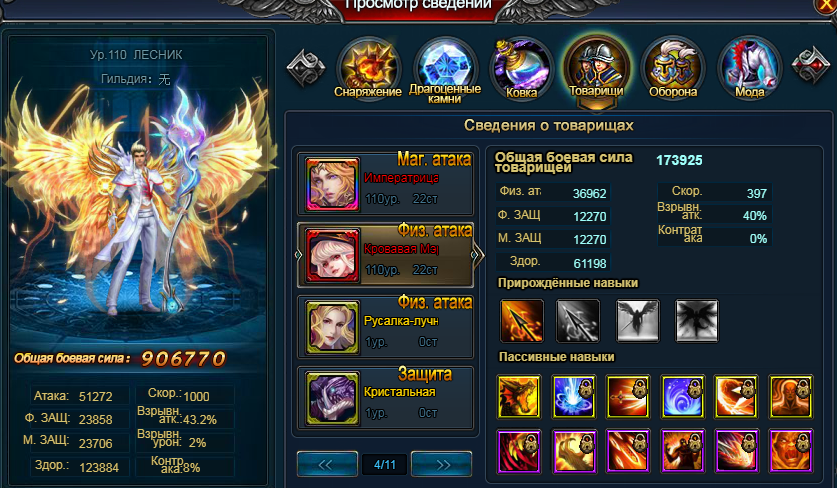The height and width of the screenshot is (488, 837).
Task: Select the Императрица companion row
Action: [384, 184]
